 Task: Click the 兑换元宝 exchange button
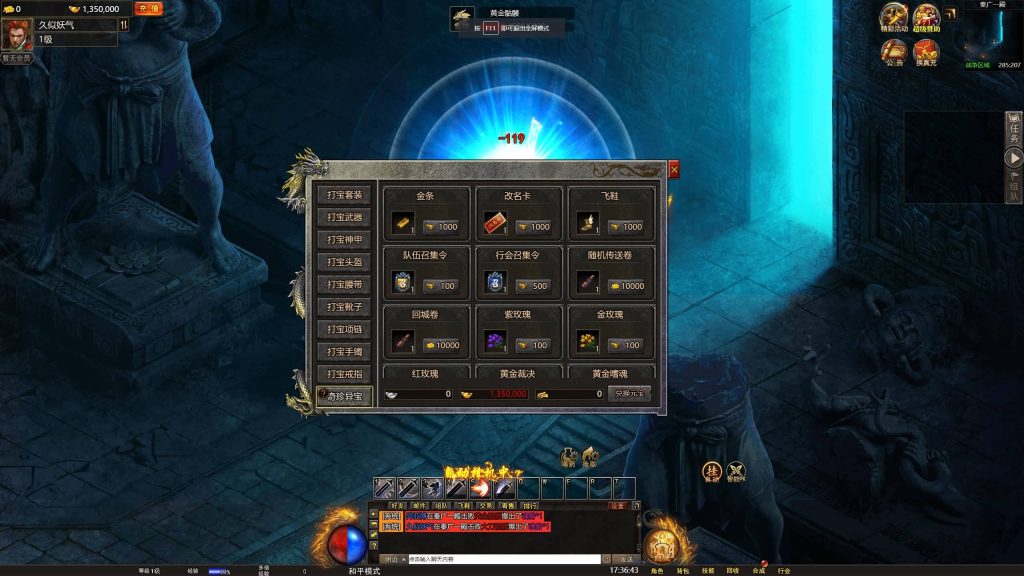click(629, 394)
